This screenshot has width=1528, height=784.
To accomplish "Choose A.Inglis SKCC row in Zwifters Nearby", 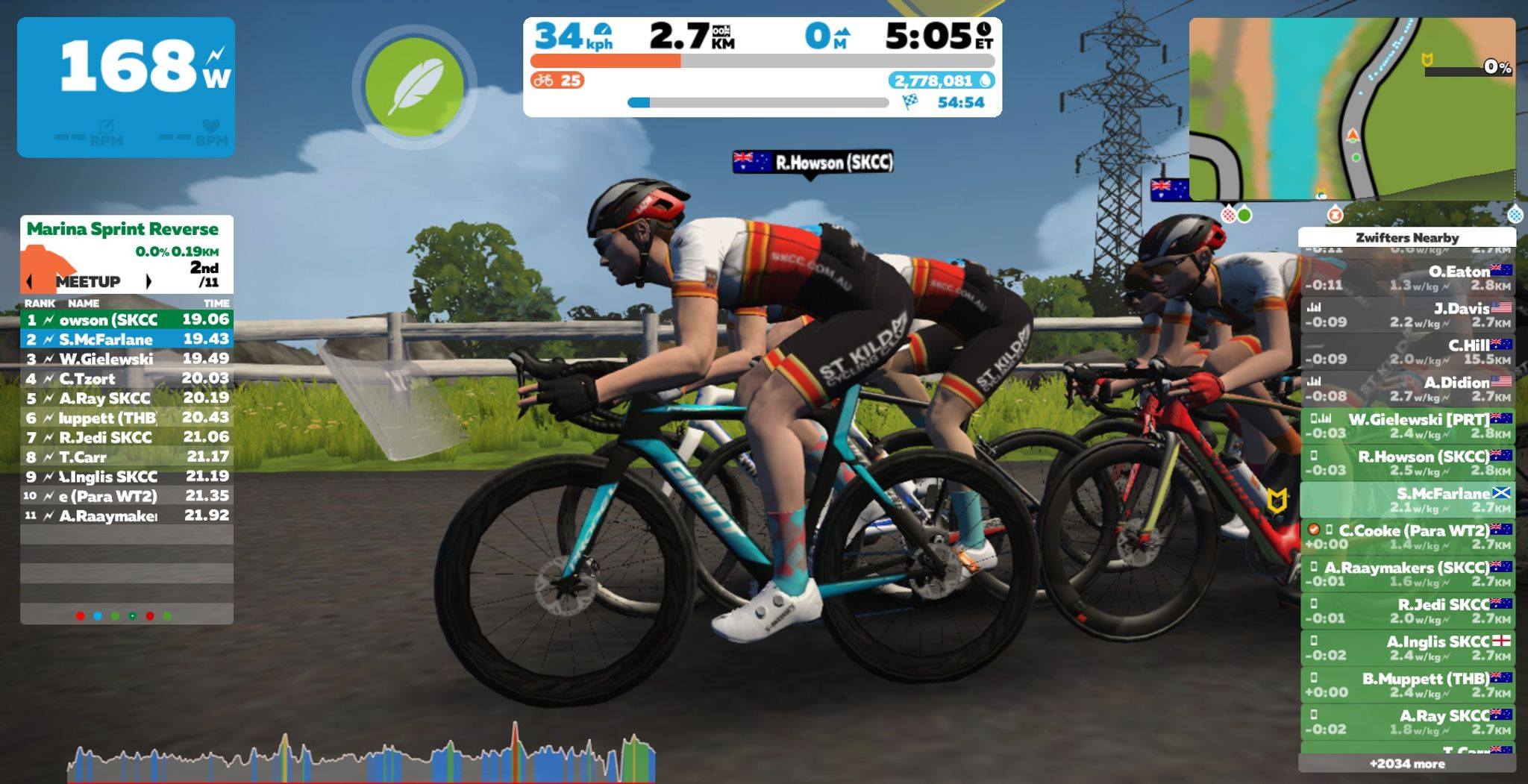I will click(1408, 647).
